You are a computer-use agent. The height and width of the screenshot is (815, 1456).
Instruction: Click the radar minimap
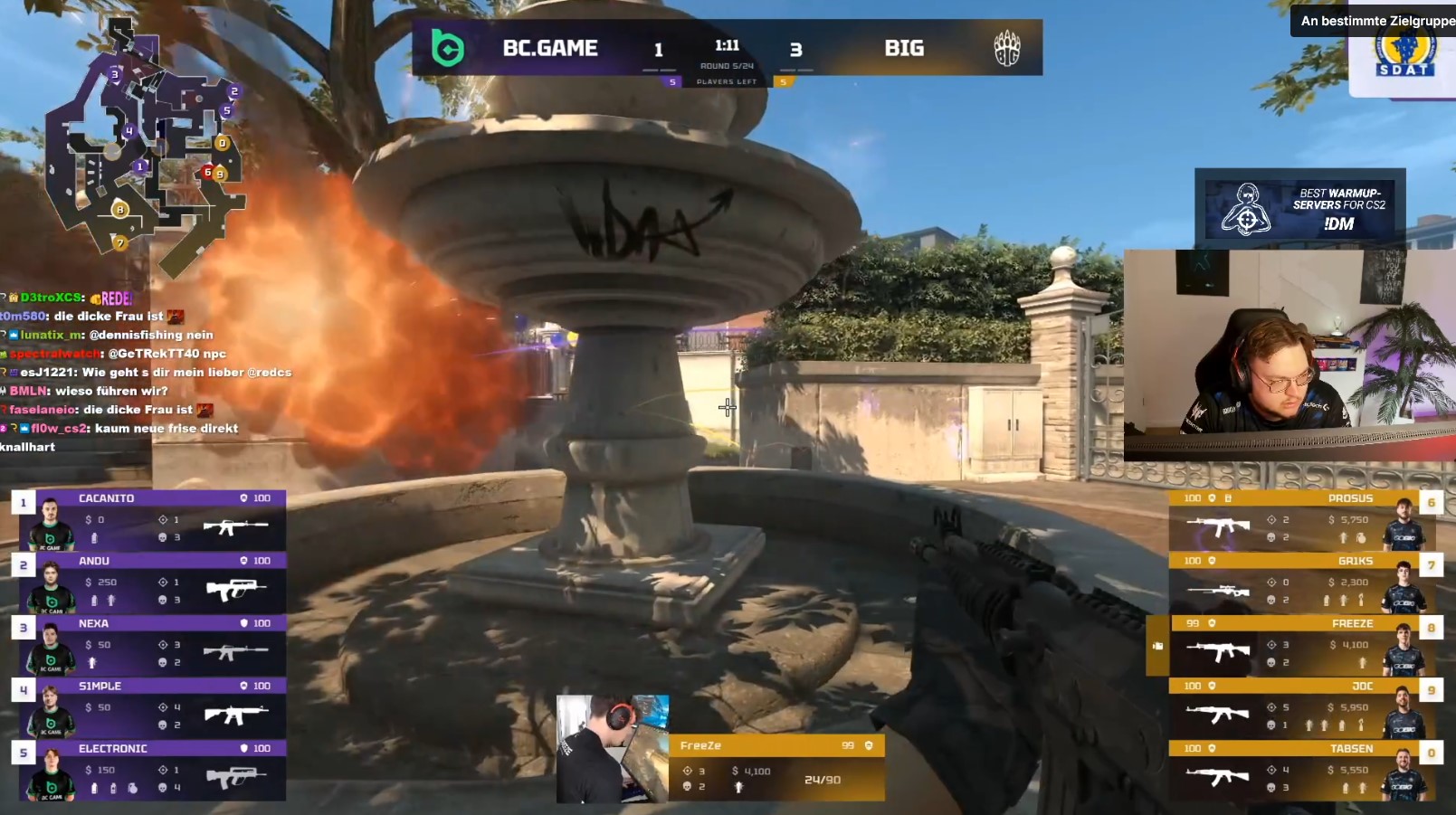tap(145, 145)
